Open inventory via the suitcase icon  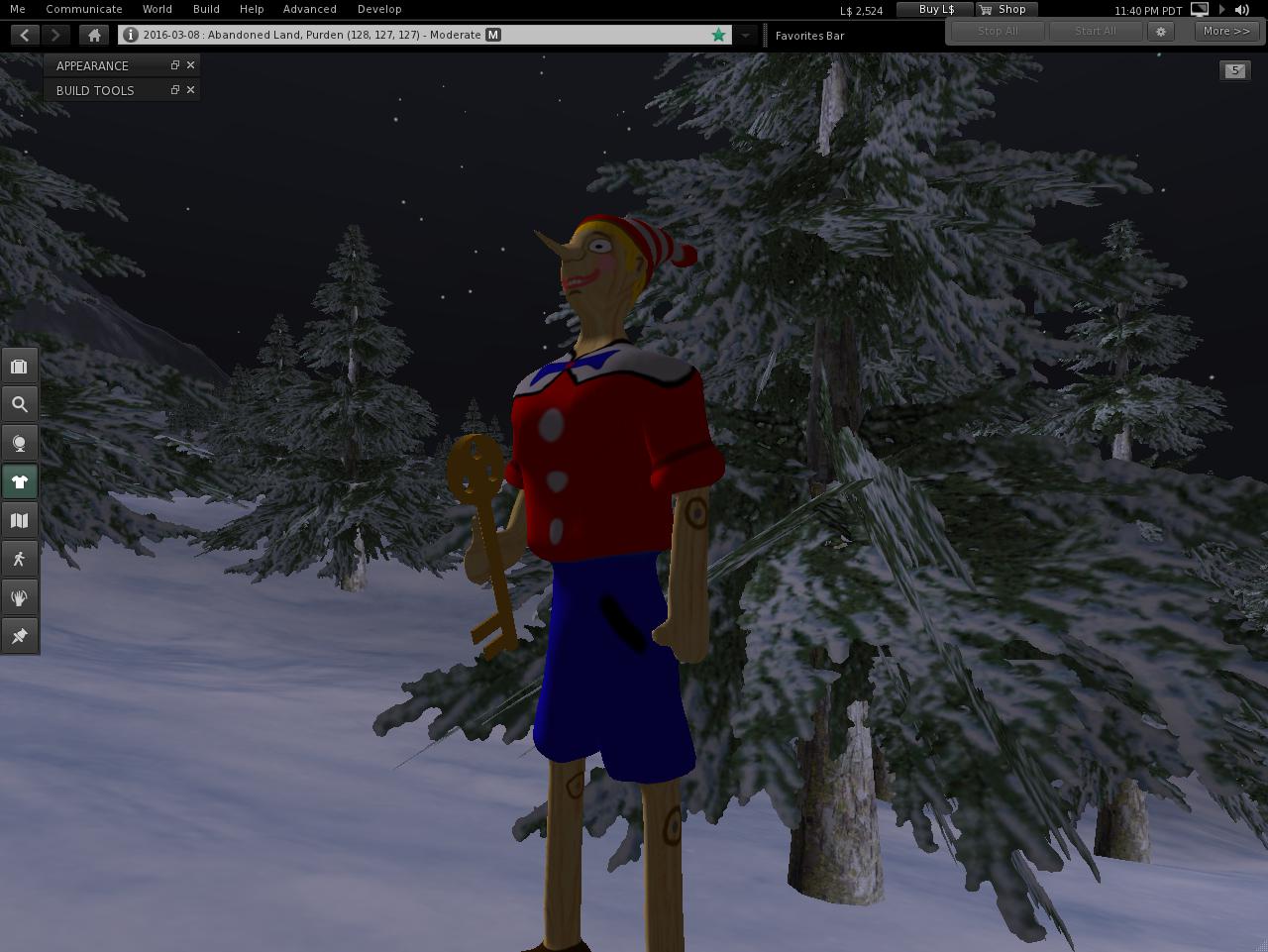19,367
